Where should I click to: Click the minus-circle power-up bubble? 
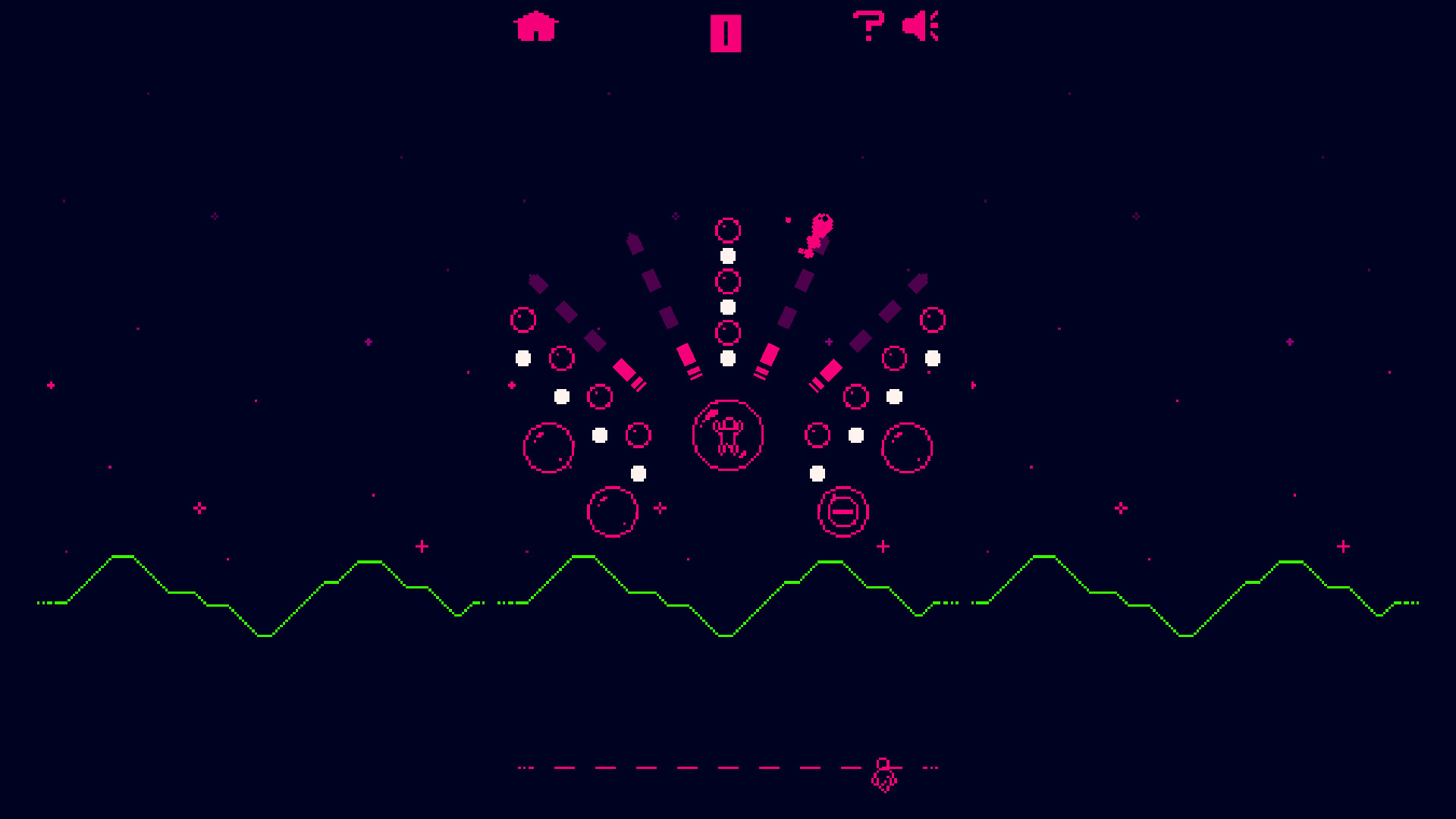[842, 513]
